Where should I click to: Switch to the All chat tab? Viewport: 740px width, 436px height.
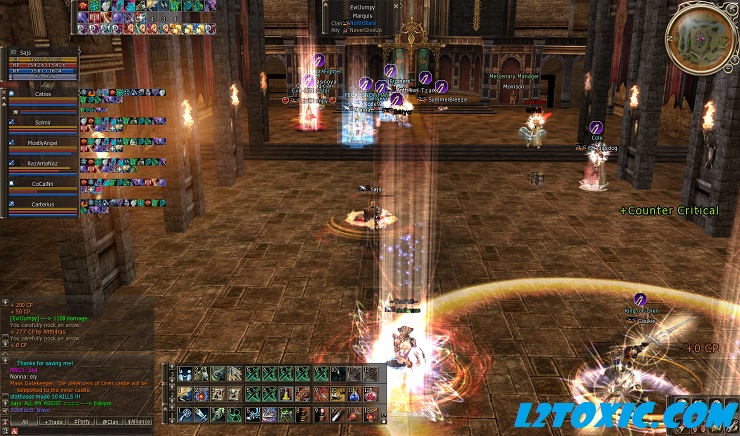(24, 421)
